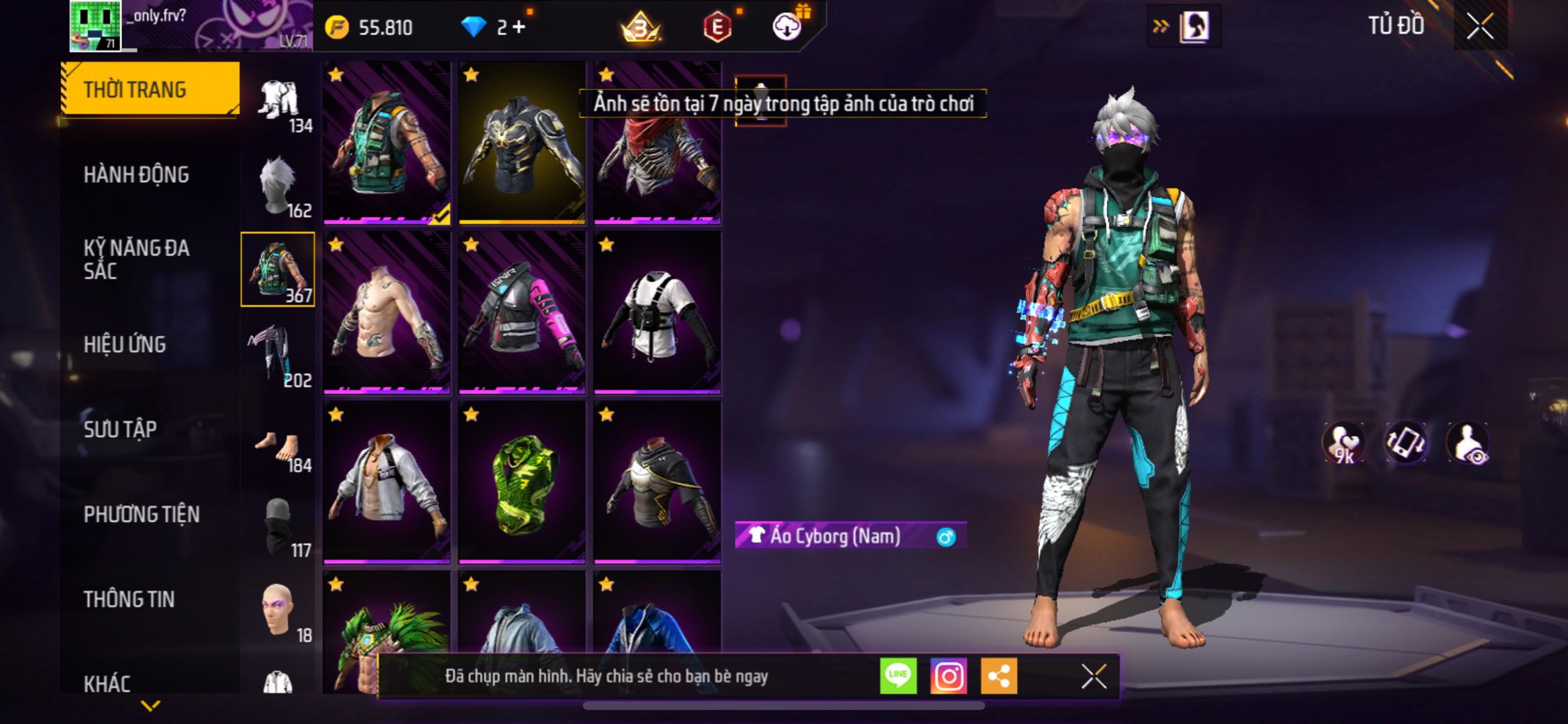1568x724 pixels.
Task: Select the shoes category with bare feet
Action: [278, 445]
